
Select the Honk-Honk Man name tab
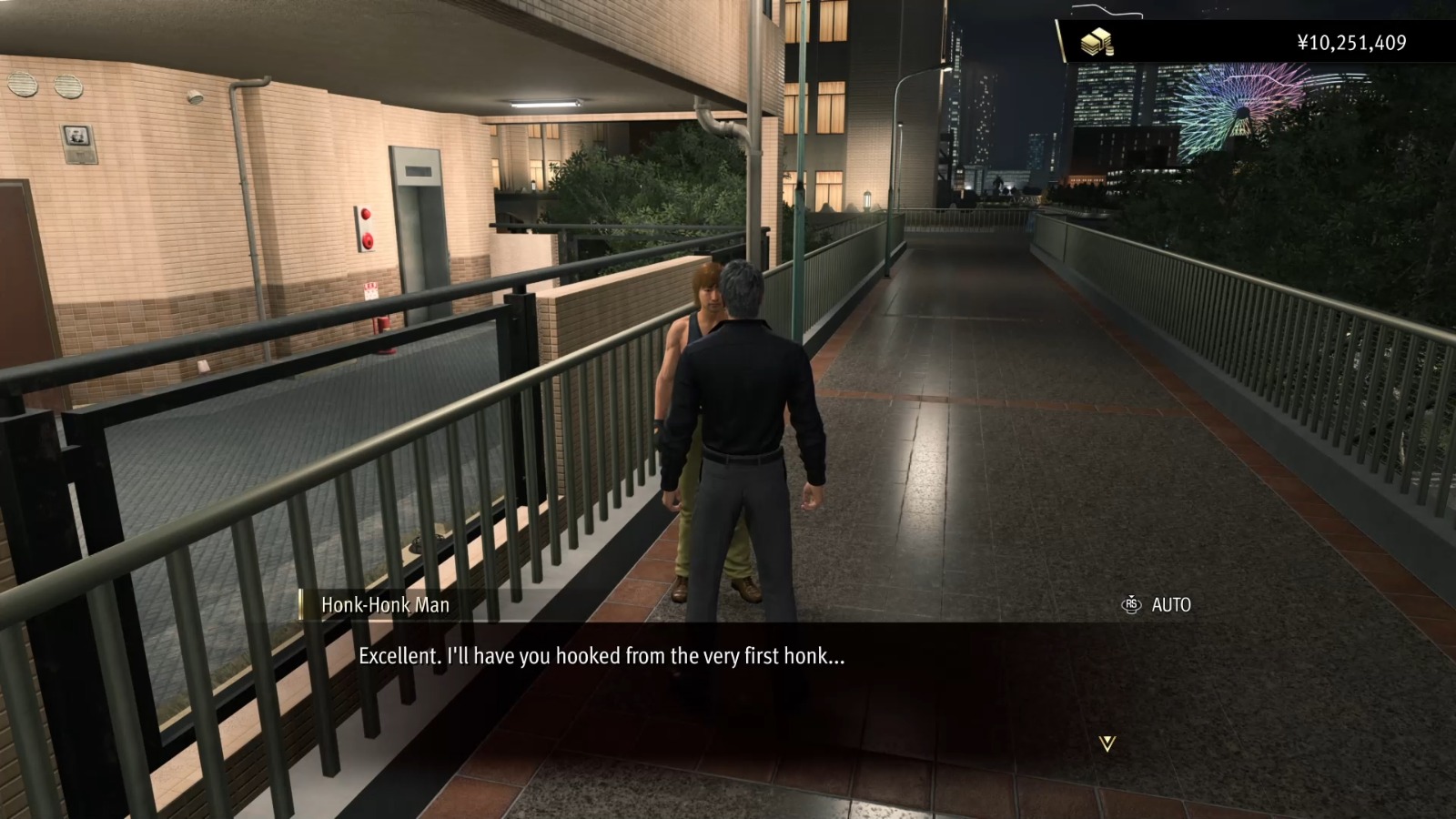[386, 604]
